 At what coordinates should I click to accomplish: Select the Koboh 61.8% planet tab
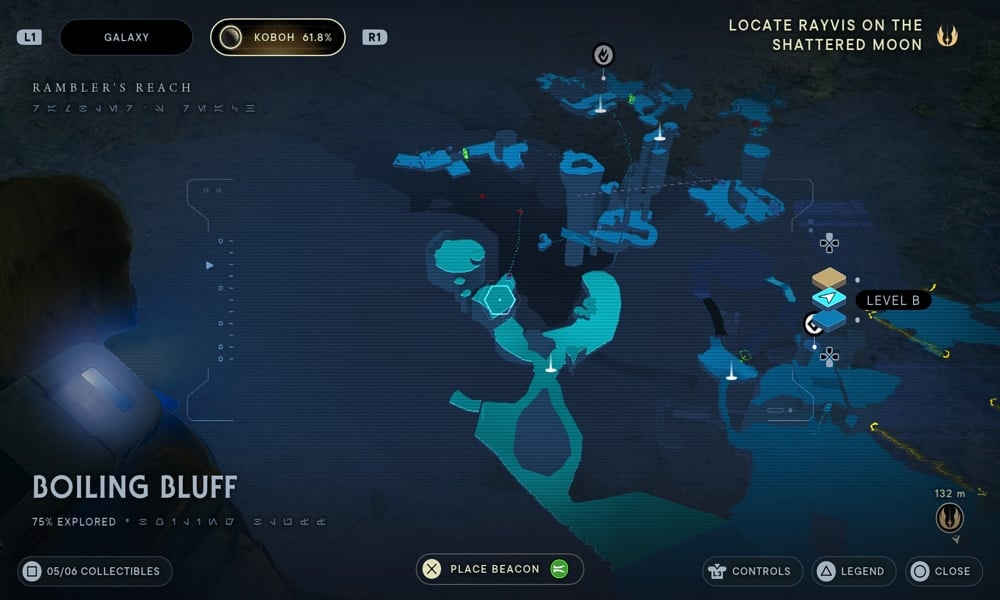click(278, 37)
